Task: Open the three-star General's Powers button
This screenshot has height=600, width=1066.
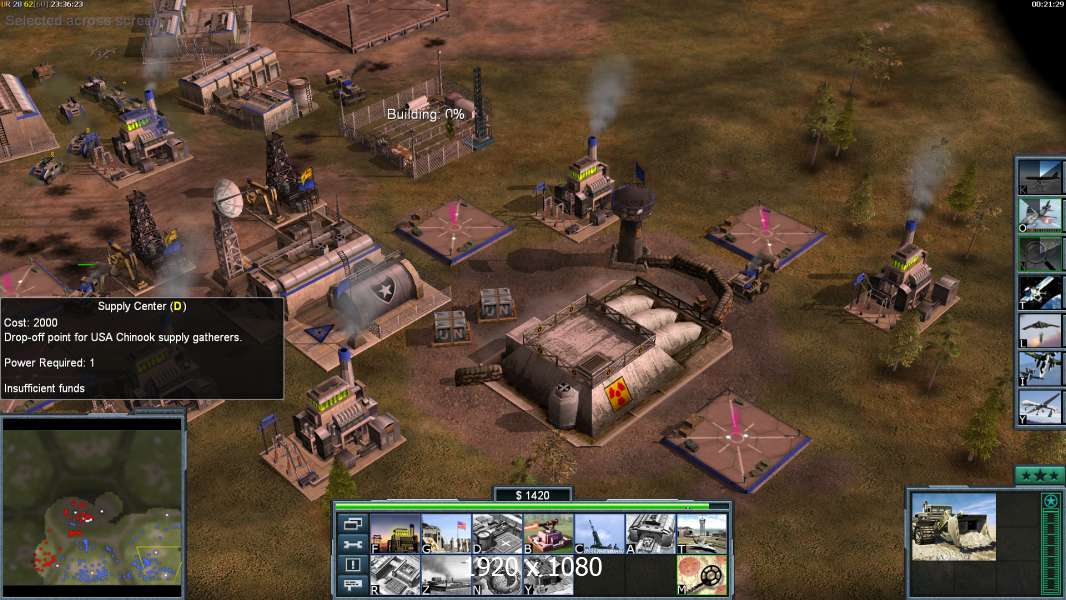Action: pos(1040,474)
